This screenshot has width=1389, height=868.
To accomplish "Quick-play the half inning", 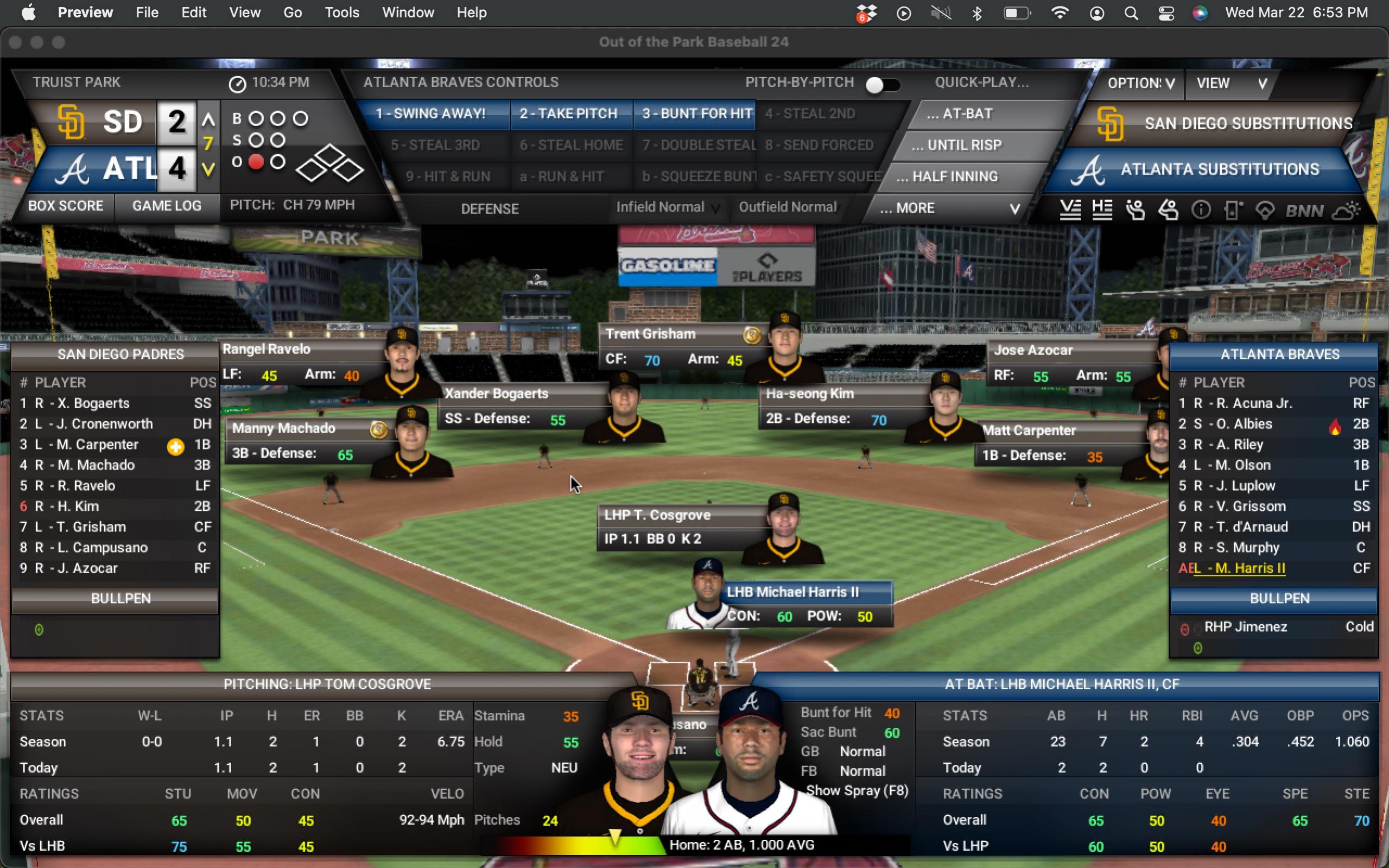I will coord(955,177).
